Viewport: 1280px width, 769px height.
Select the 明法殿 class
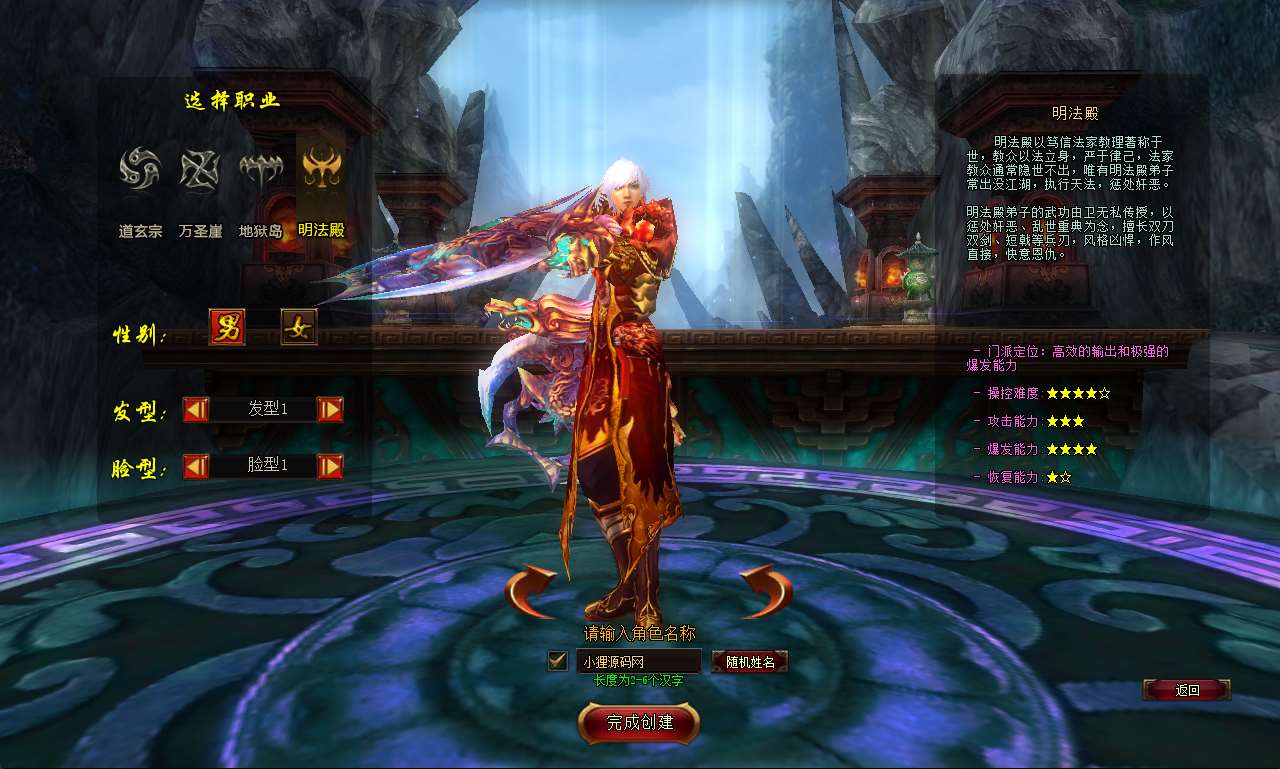tap(321, 169)
